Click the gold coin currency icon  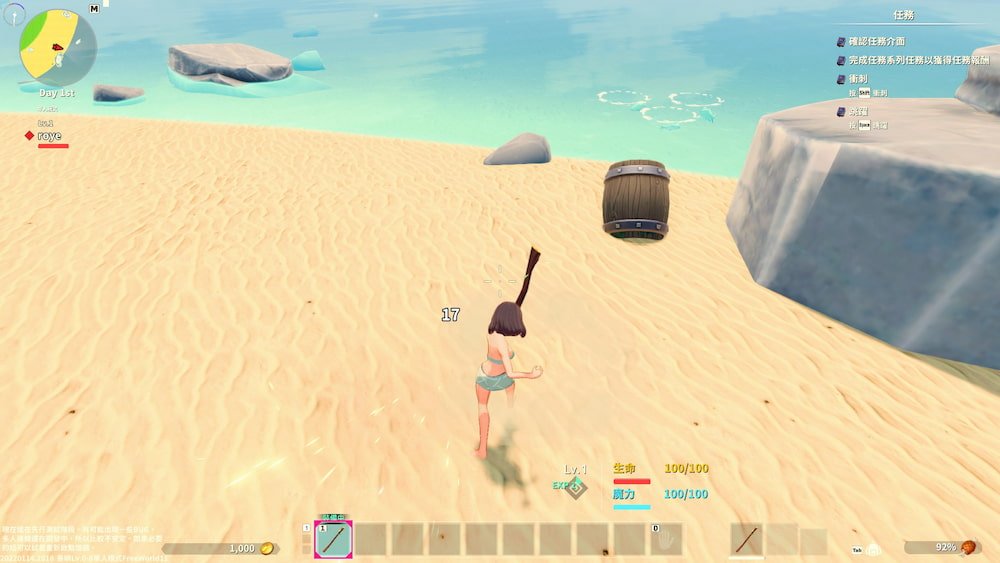pos(267,548)
